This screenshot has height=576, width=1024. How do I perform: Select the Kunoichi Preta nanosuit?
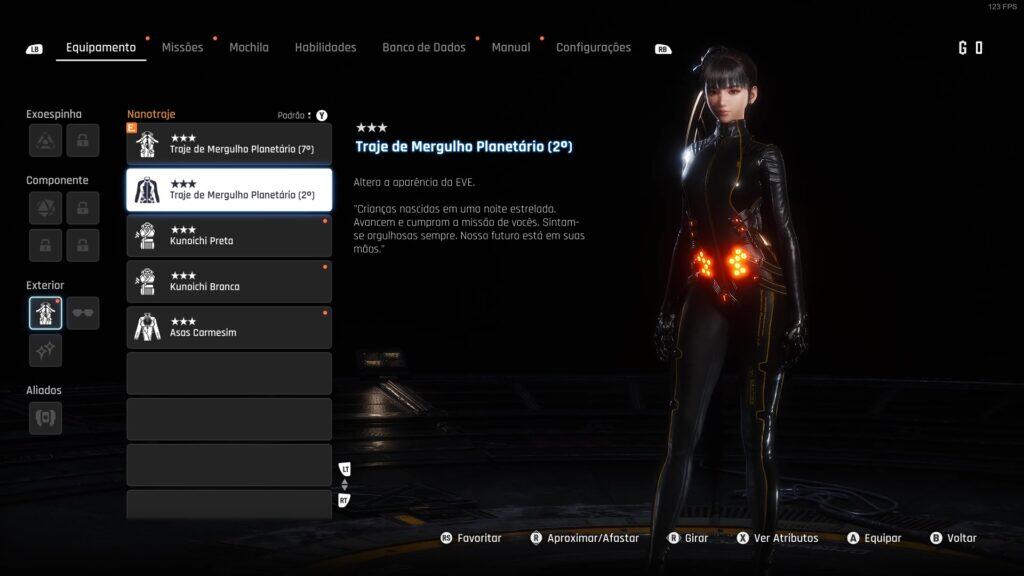(x=229, y=236)
